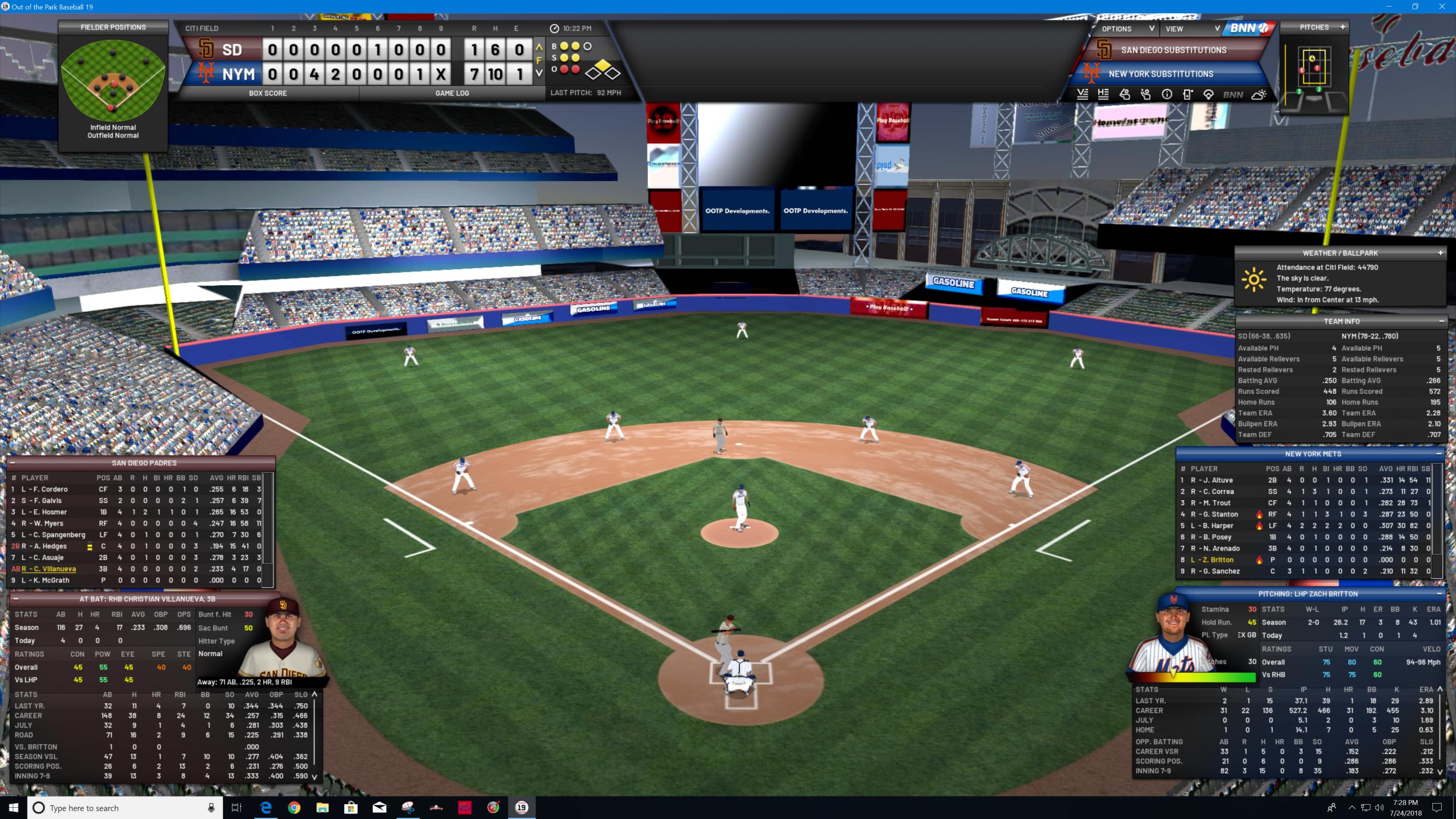
Task: Close the game window
Action: tap(1442, 7)
